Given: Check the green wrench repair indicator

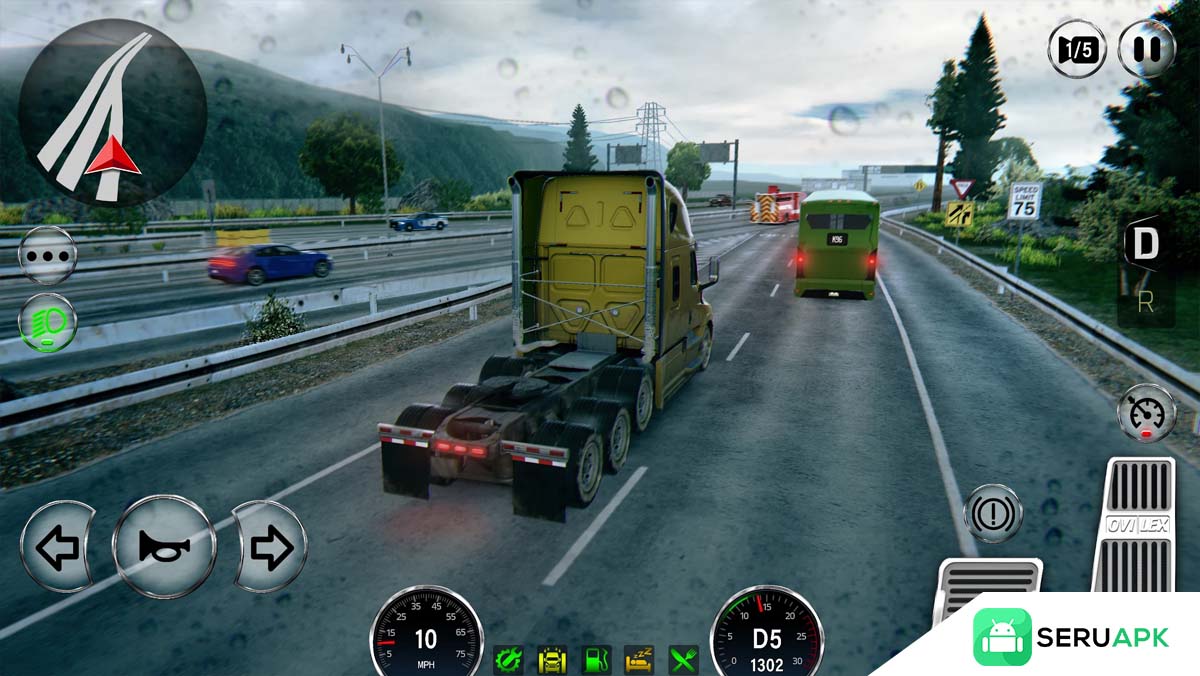Looking at the screenshot, I should pos(508,659).
